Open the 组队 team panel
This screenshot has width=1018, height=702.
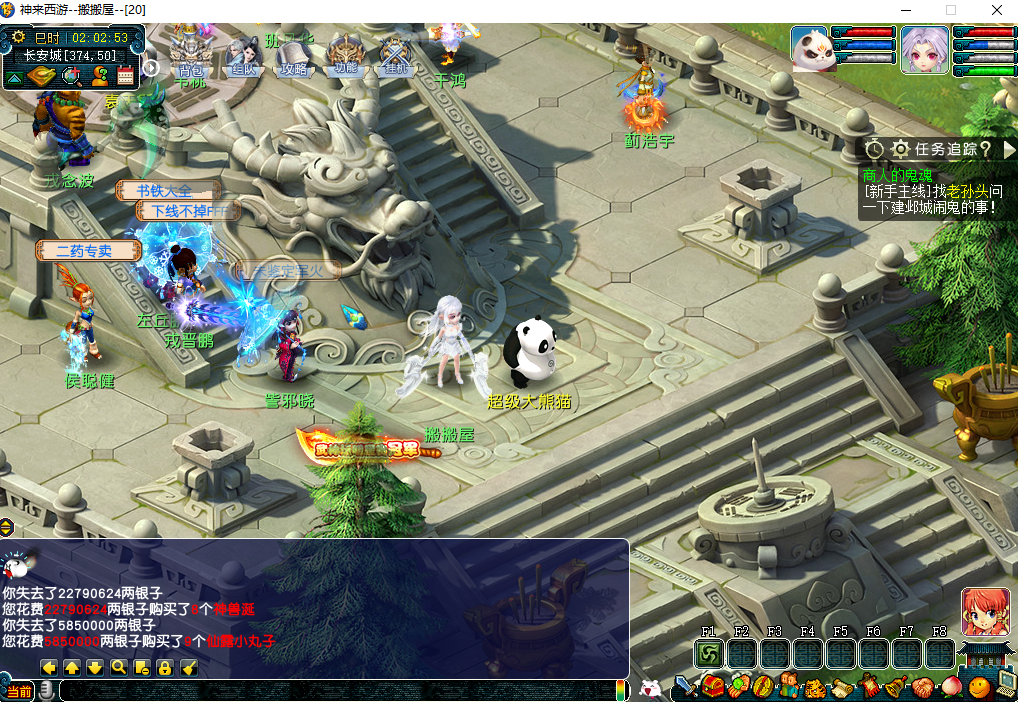tap(243, 55)
